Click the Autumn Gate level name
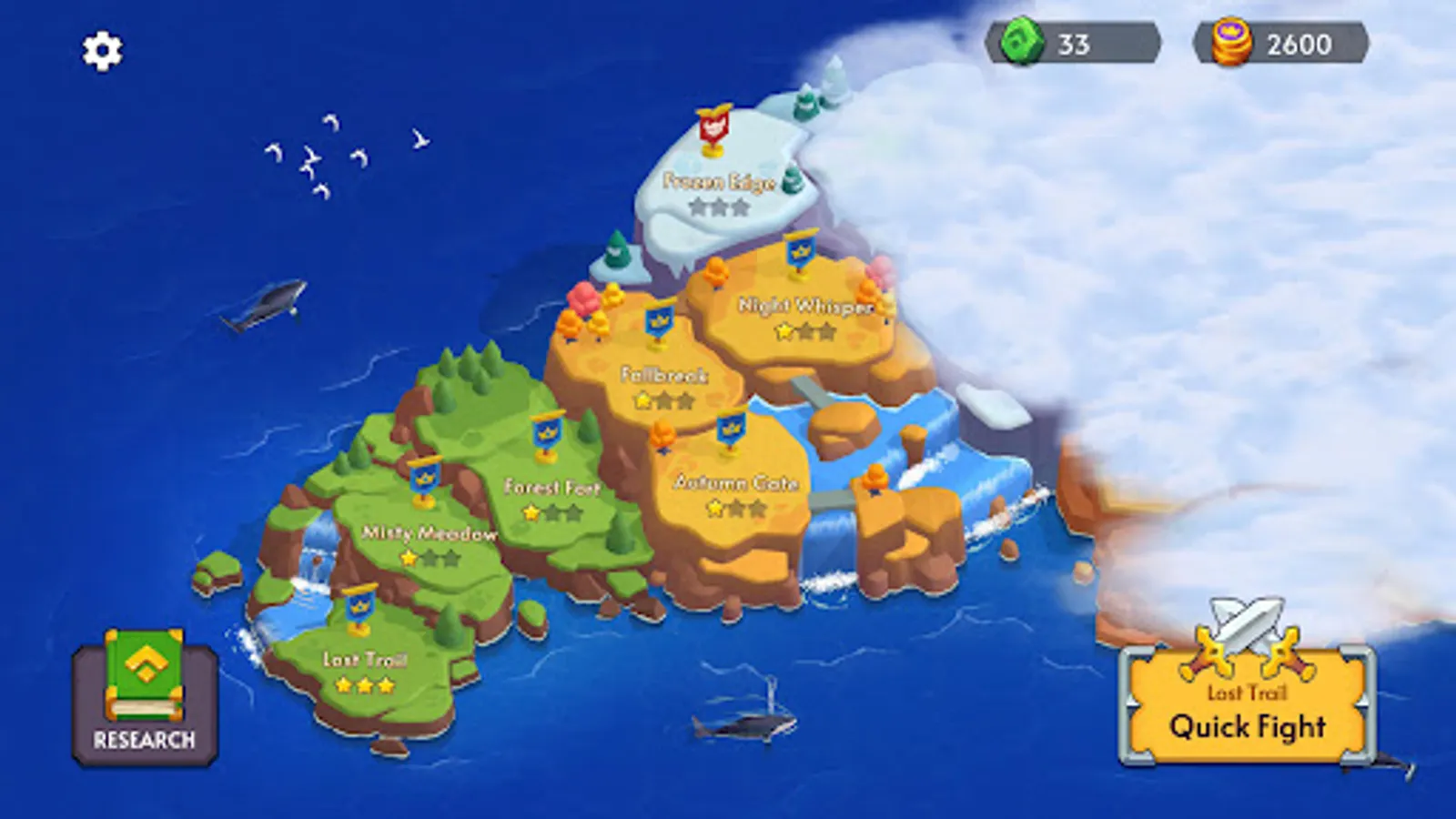Screen dimensions: 1456x819 coord(739,483)
